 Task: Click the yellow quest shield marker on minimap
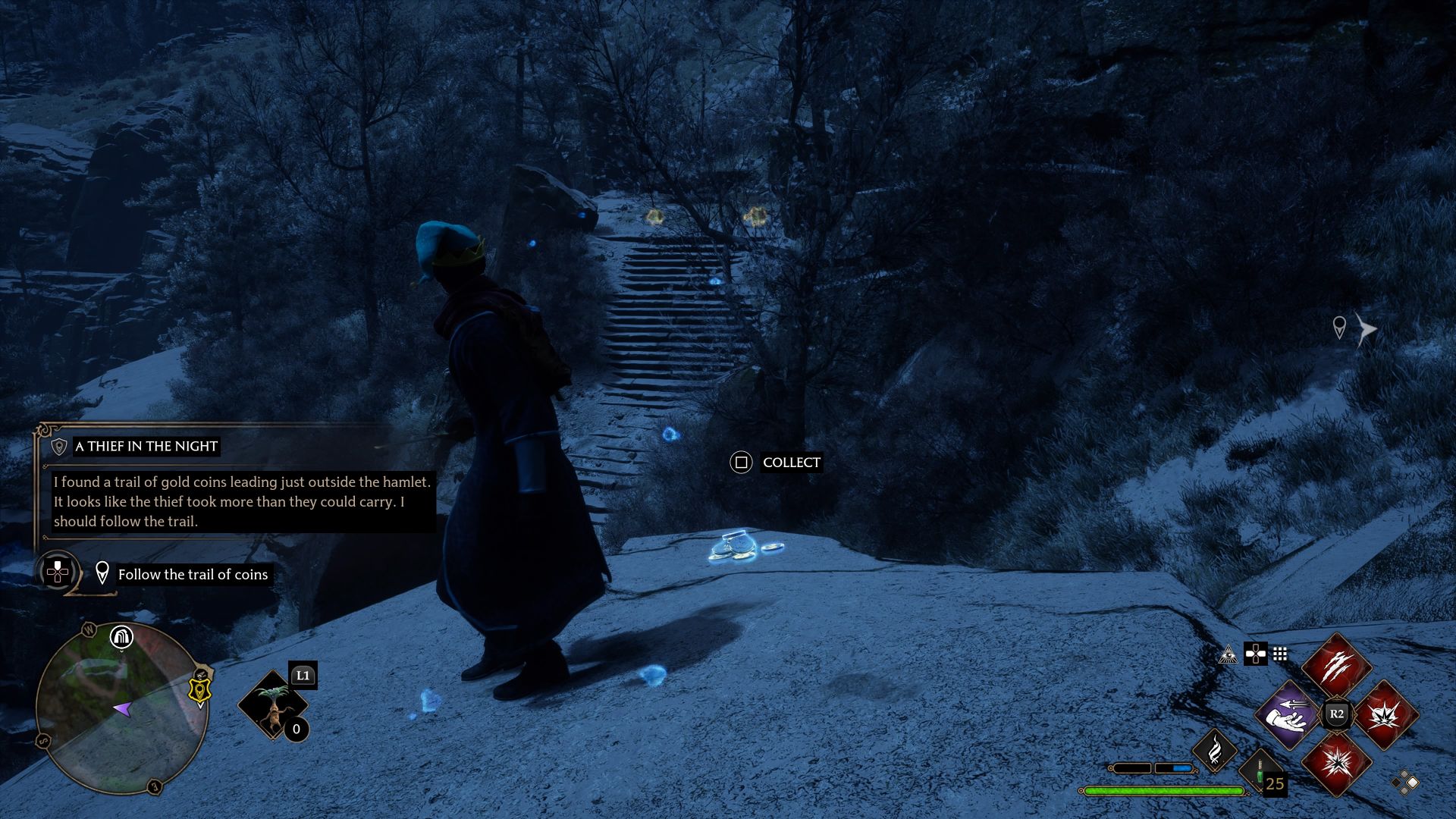tap(199, 690)
